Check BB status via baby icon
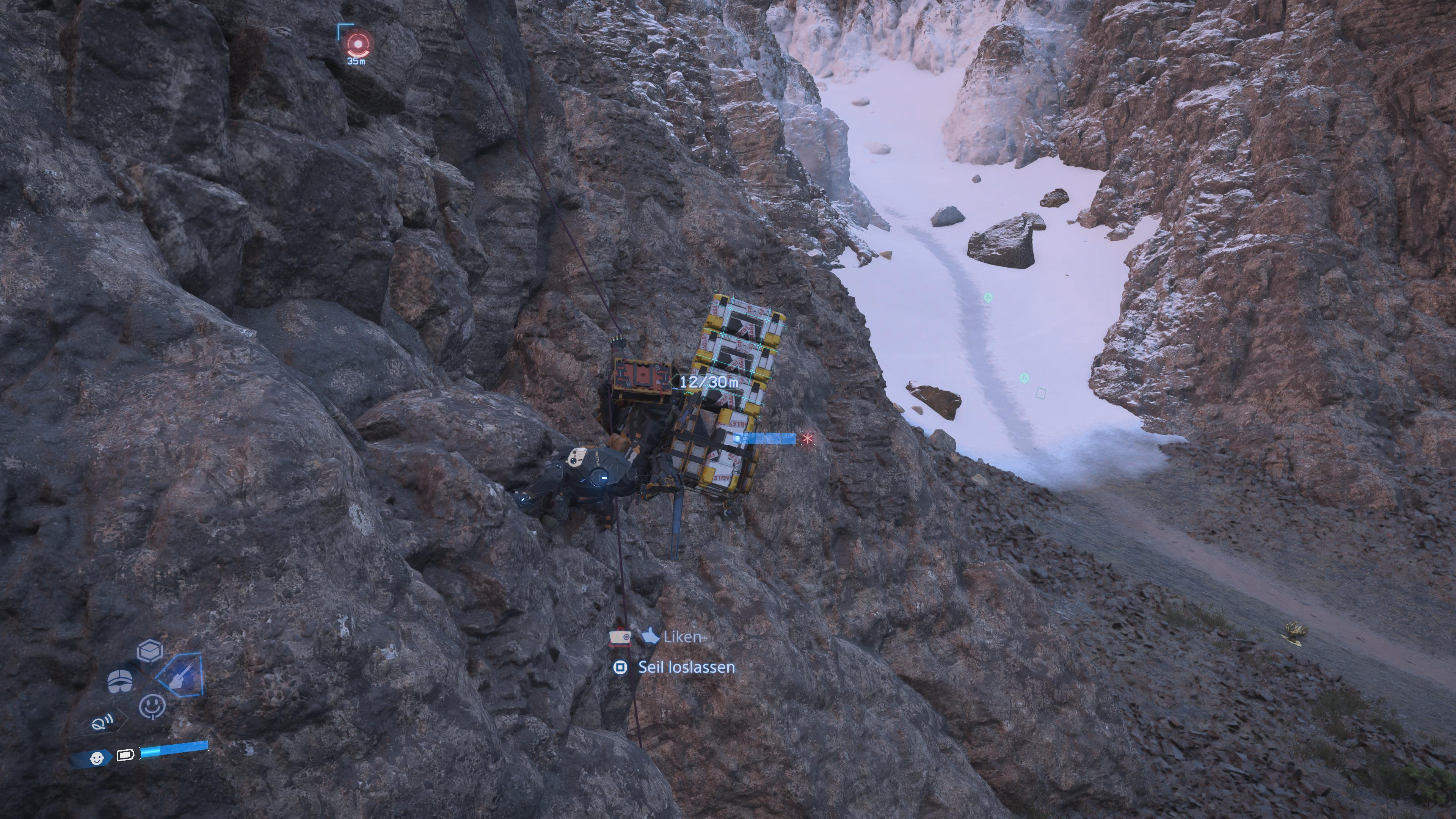This screenshot has height=819, width=1456. (x=97, y=758)
